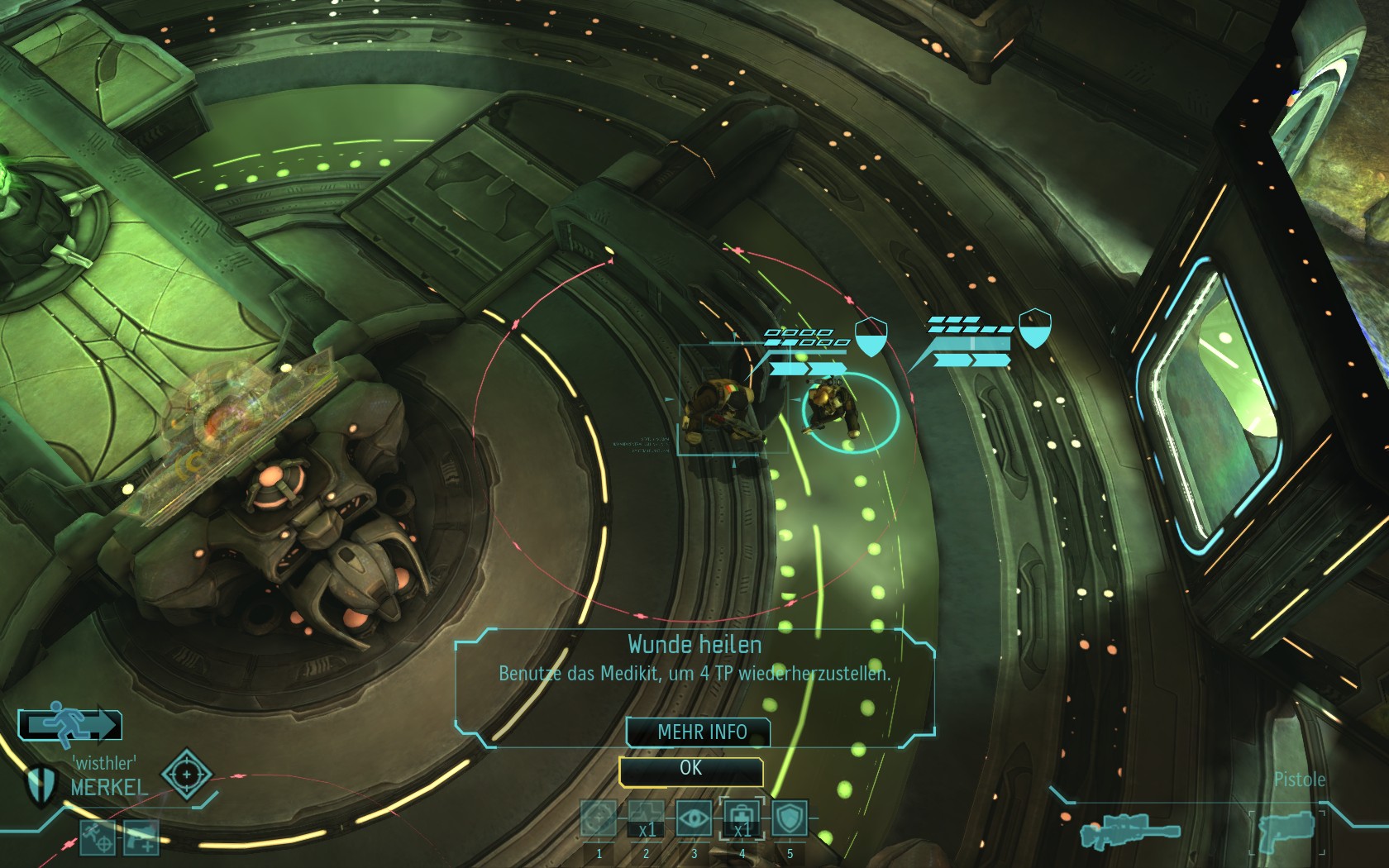Click the shield icon beside MERKEL's name
The height and width of the screenshot is (868, 1389).
click(x=40, y=785)
